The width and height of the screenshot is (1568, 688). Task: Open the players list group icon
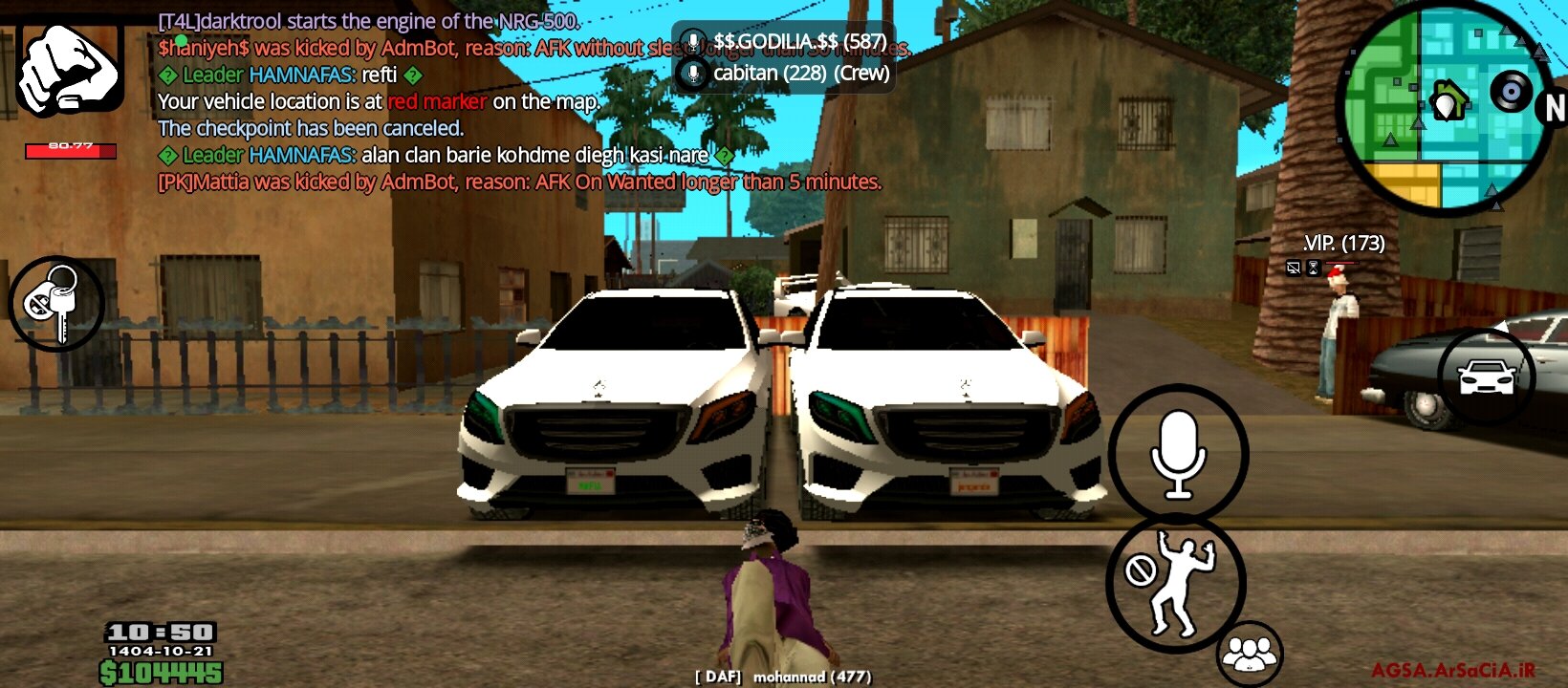[1250, 655]
